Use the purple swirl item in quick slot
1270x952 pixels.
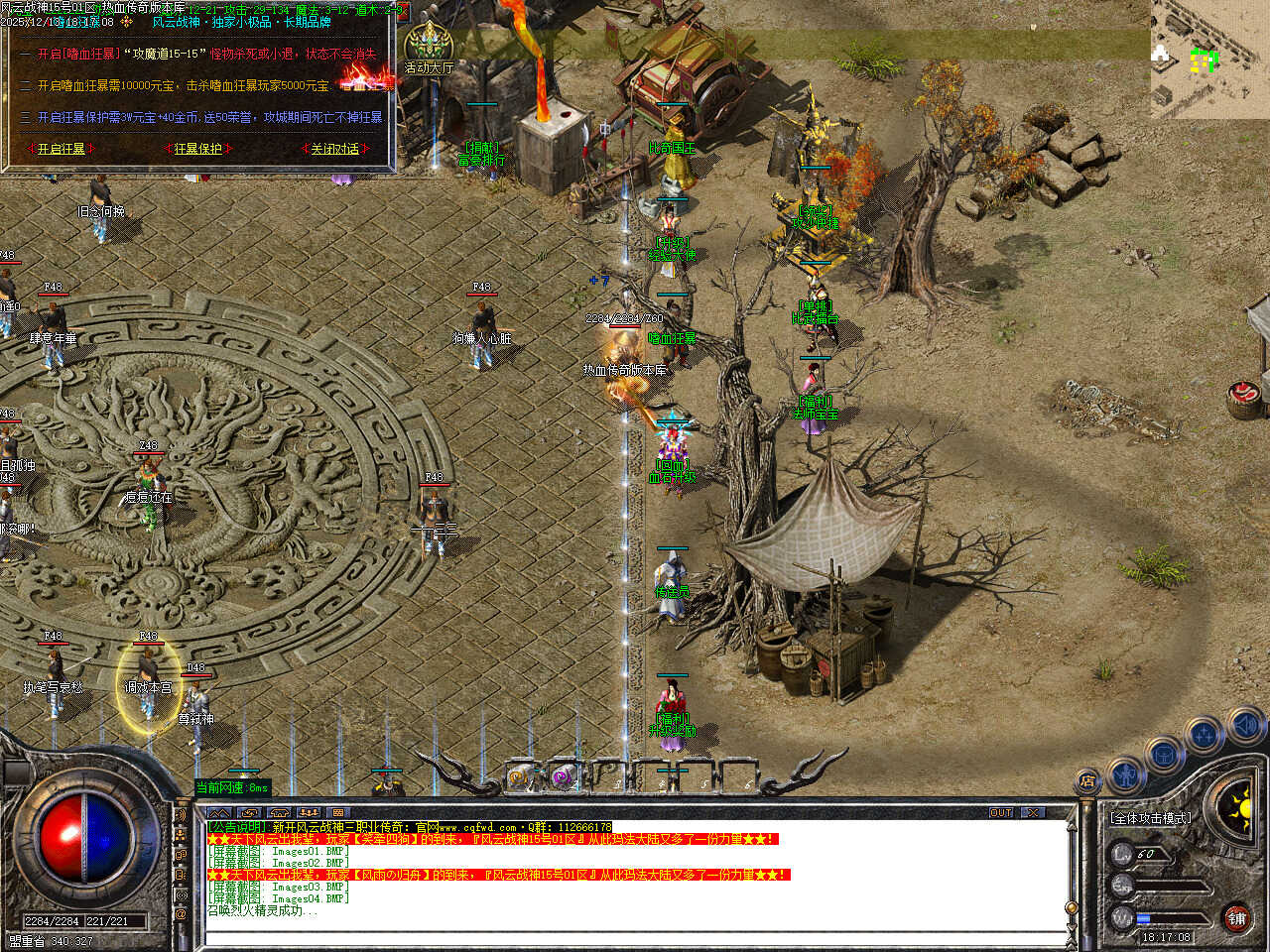click(x=564, y=778)
